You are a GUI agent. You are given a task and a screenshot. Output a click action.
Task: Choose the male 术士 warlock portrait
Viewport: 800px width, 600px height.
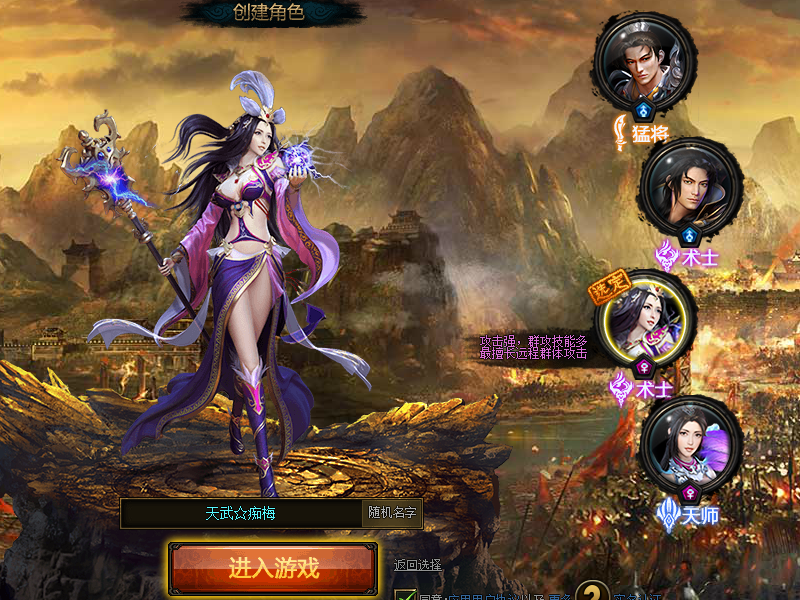coord(690,188)
